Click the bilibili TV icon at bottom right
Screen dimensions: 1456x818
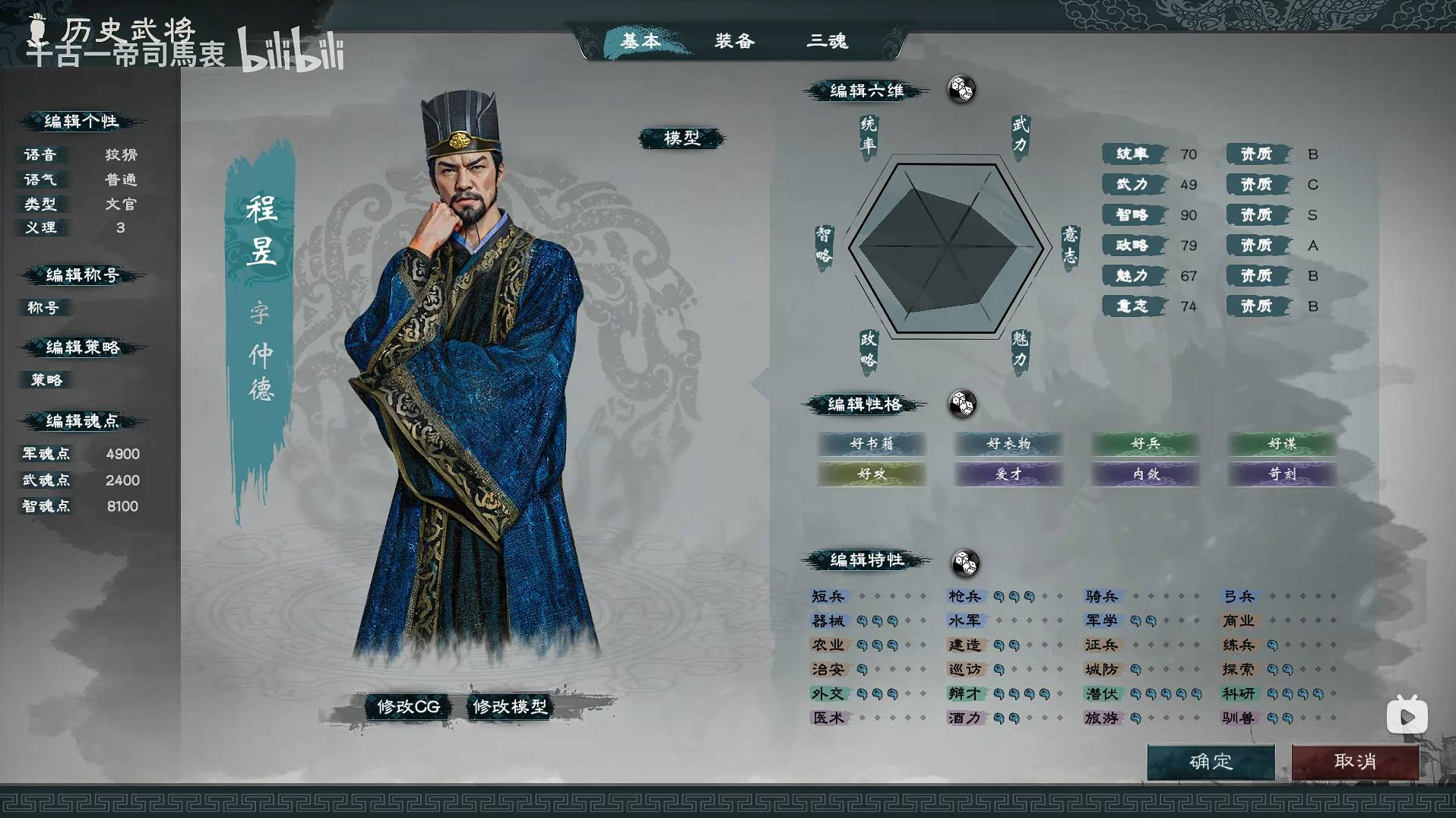coord(1407,715)
